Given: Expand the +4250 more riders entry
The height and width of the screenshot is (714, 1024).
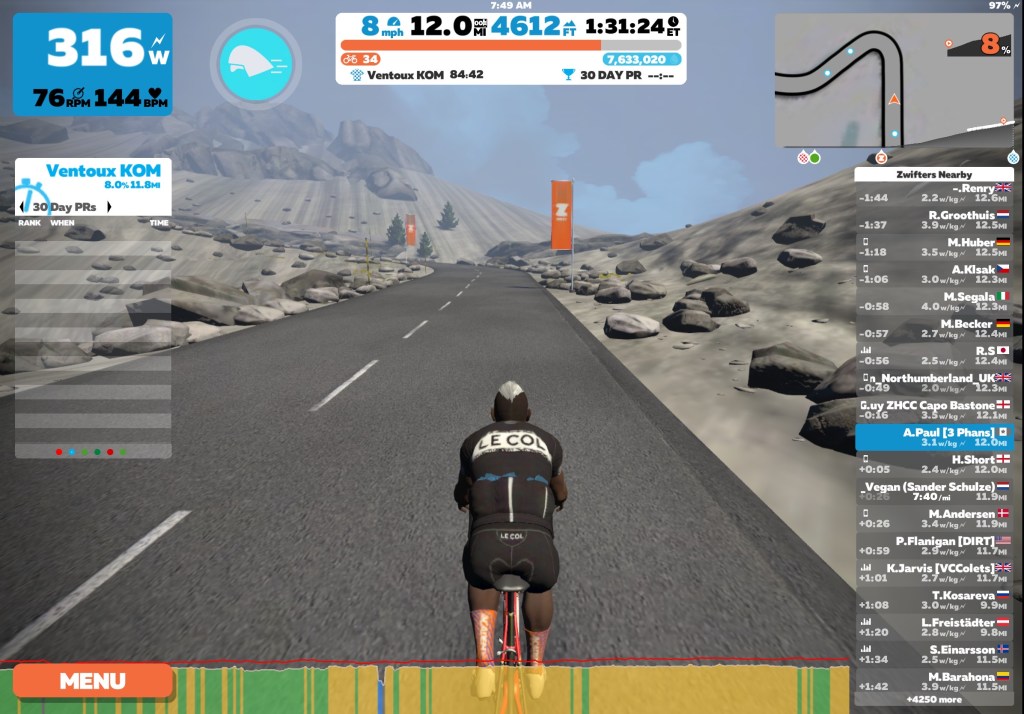Looking at the screenshot, I should pos(934,700).
